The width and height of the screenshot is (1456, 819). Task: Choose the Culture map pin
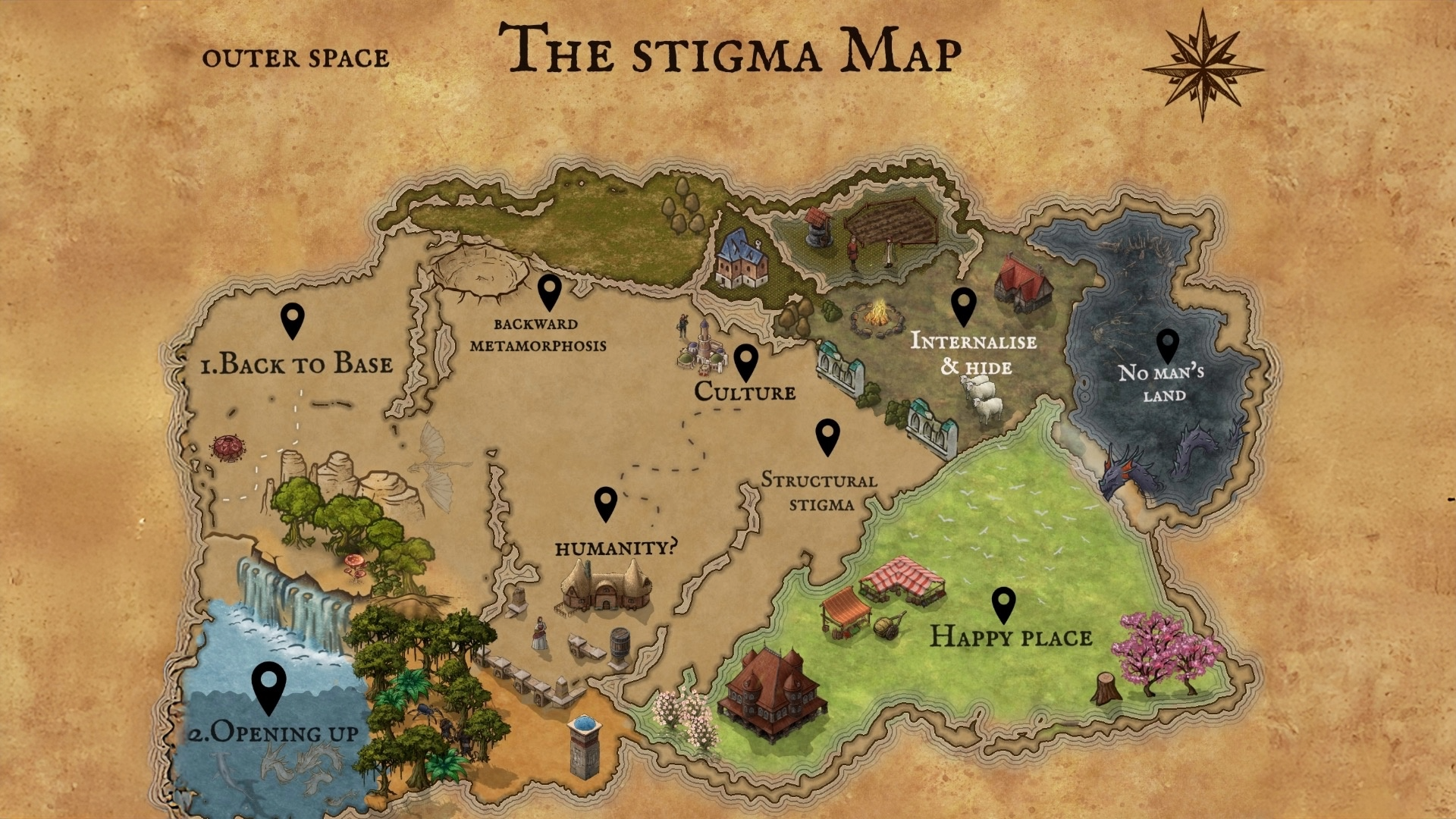745,361
